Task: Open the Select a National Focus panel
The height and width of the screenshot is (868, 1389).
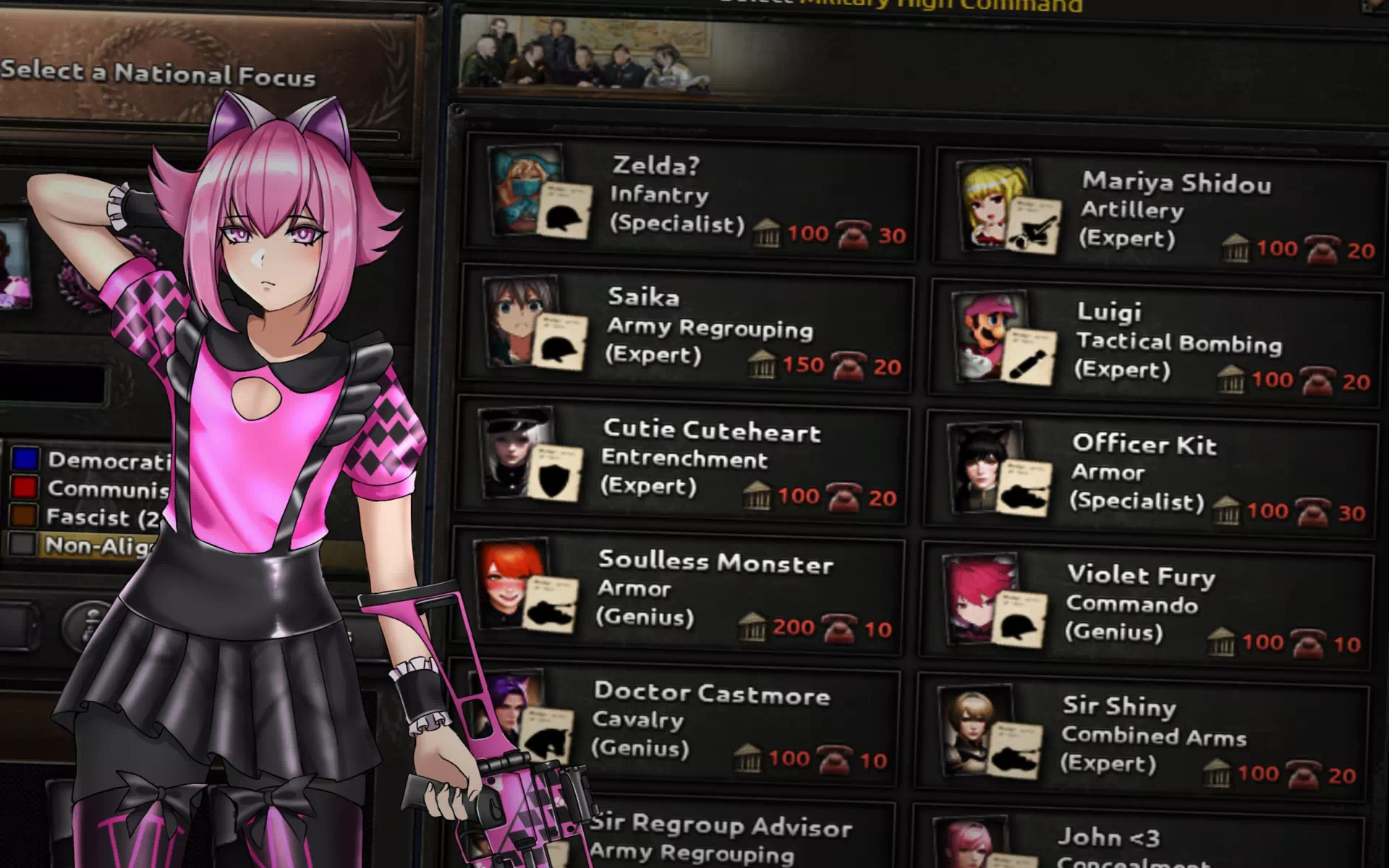Action: [158, 74]
